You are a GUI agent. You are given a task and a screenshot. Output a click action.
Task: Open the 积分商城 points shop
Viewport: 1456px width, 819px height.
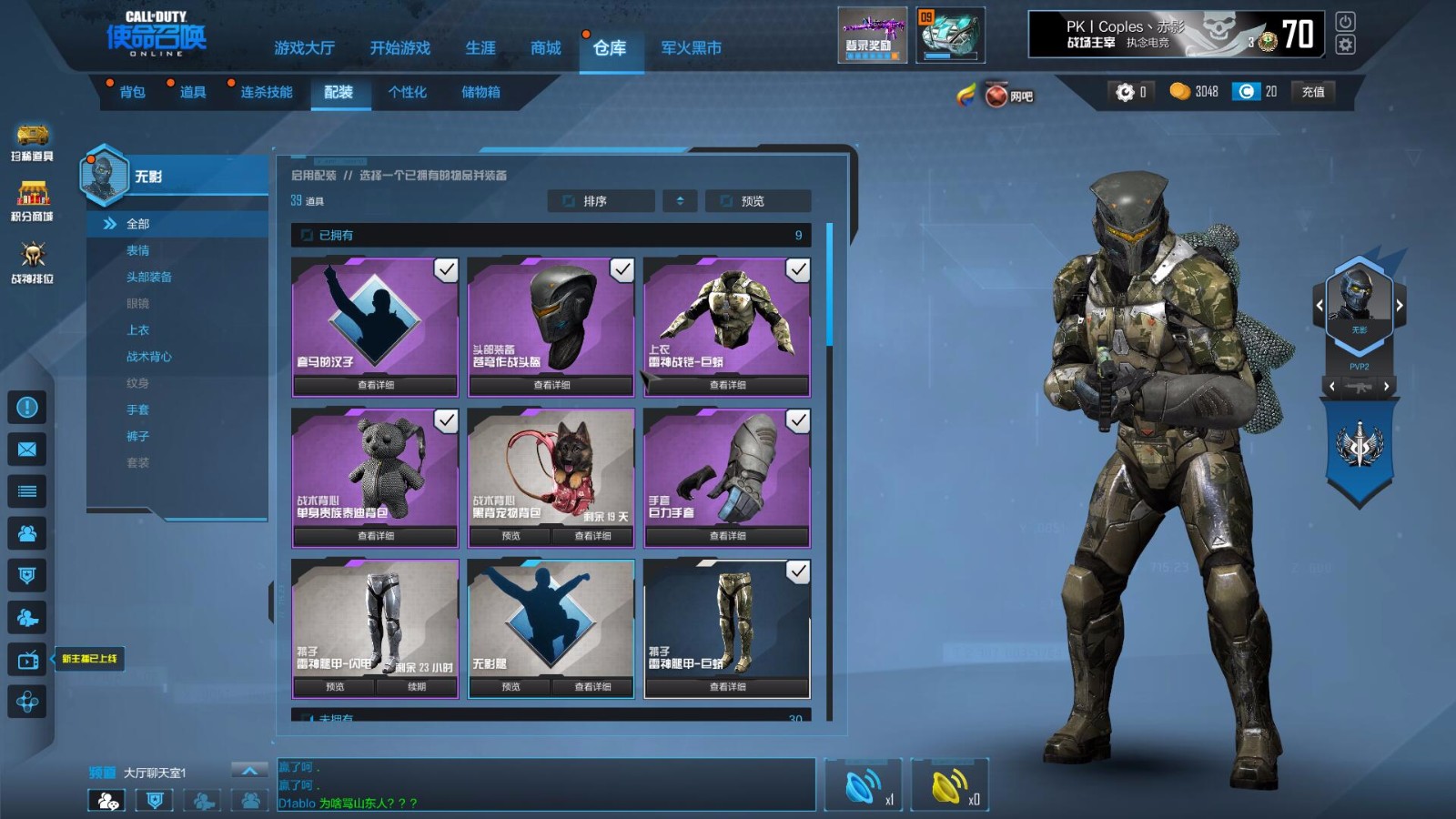[33, 201]
